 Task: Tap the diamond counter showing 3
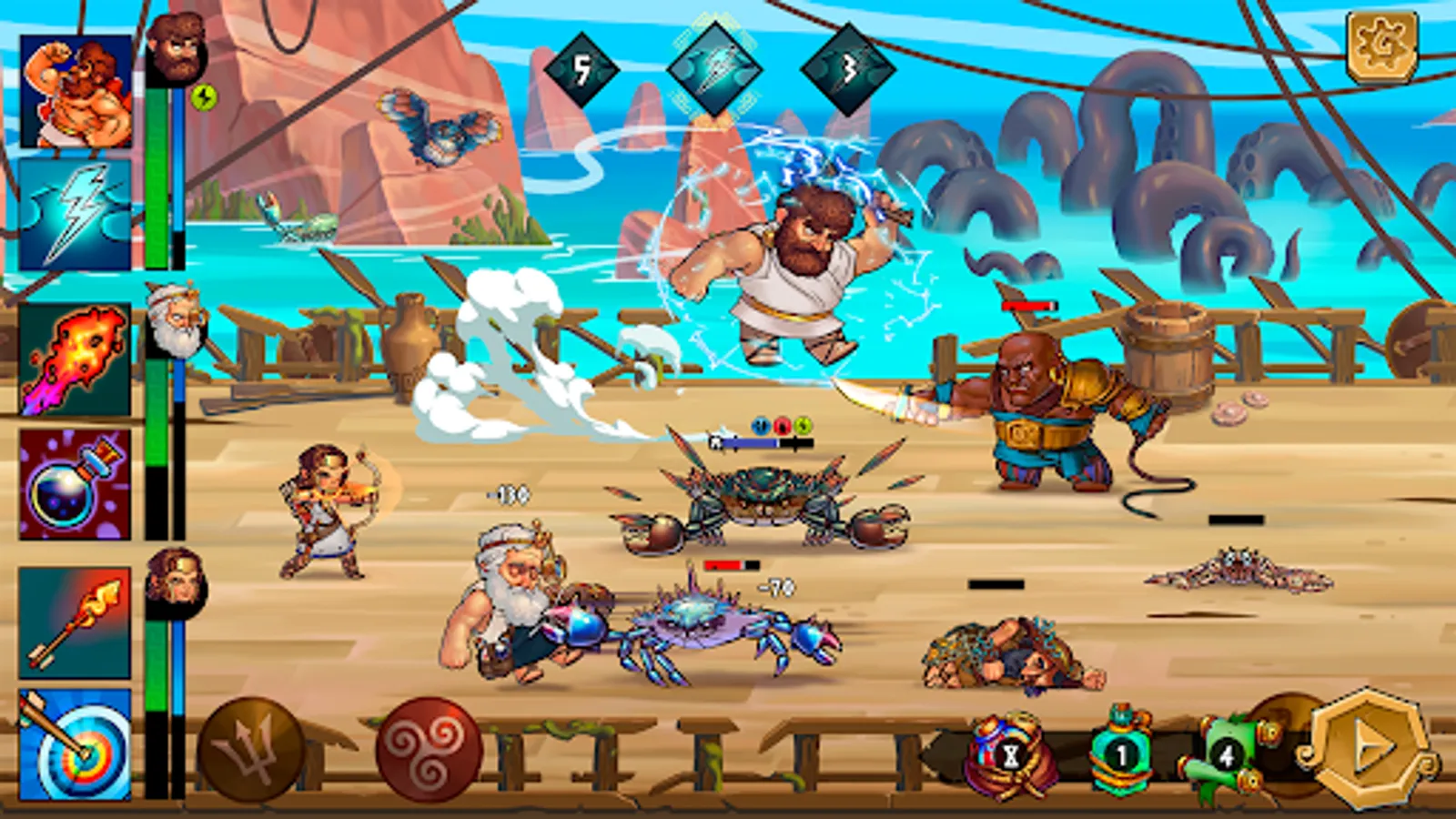click(x=846, y=68)
